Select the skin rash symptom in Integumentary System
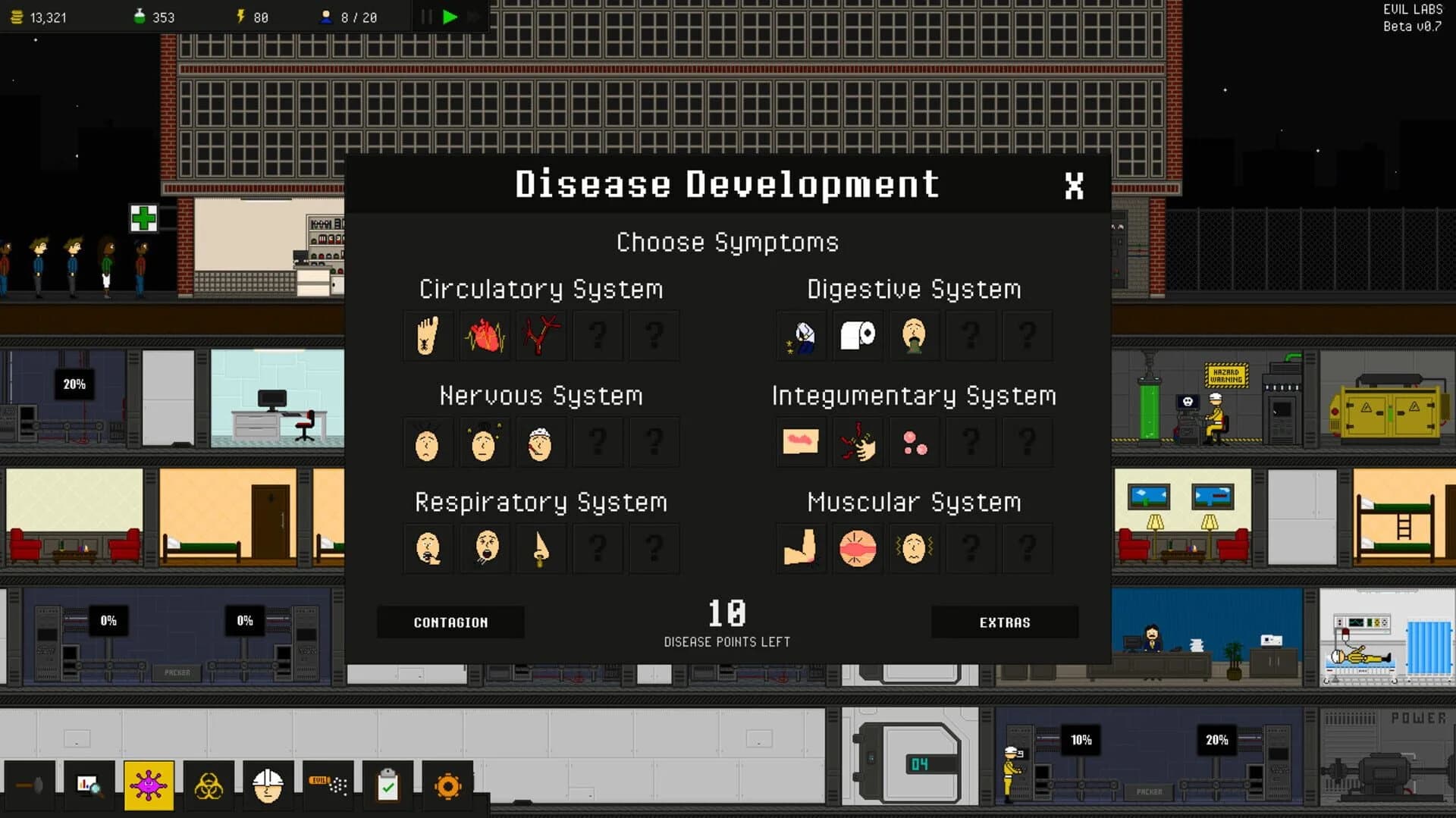The height and width of the screenshot is (818, 1456). (x=801, y=442)
